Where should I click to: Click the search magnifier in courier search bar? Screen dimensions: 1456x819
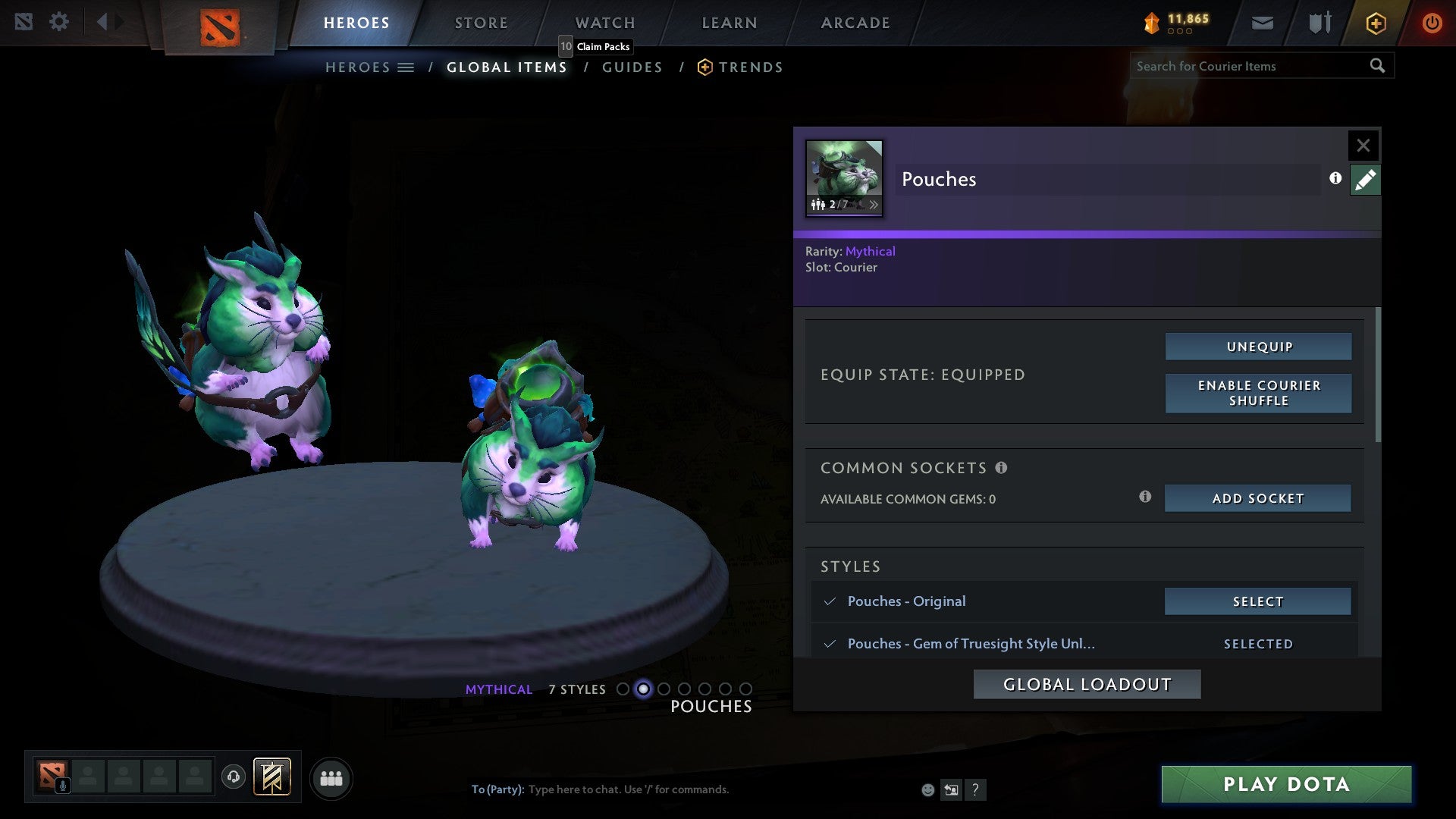[x=1378, y=66]
